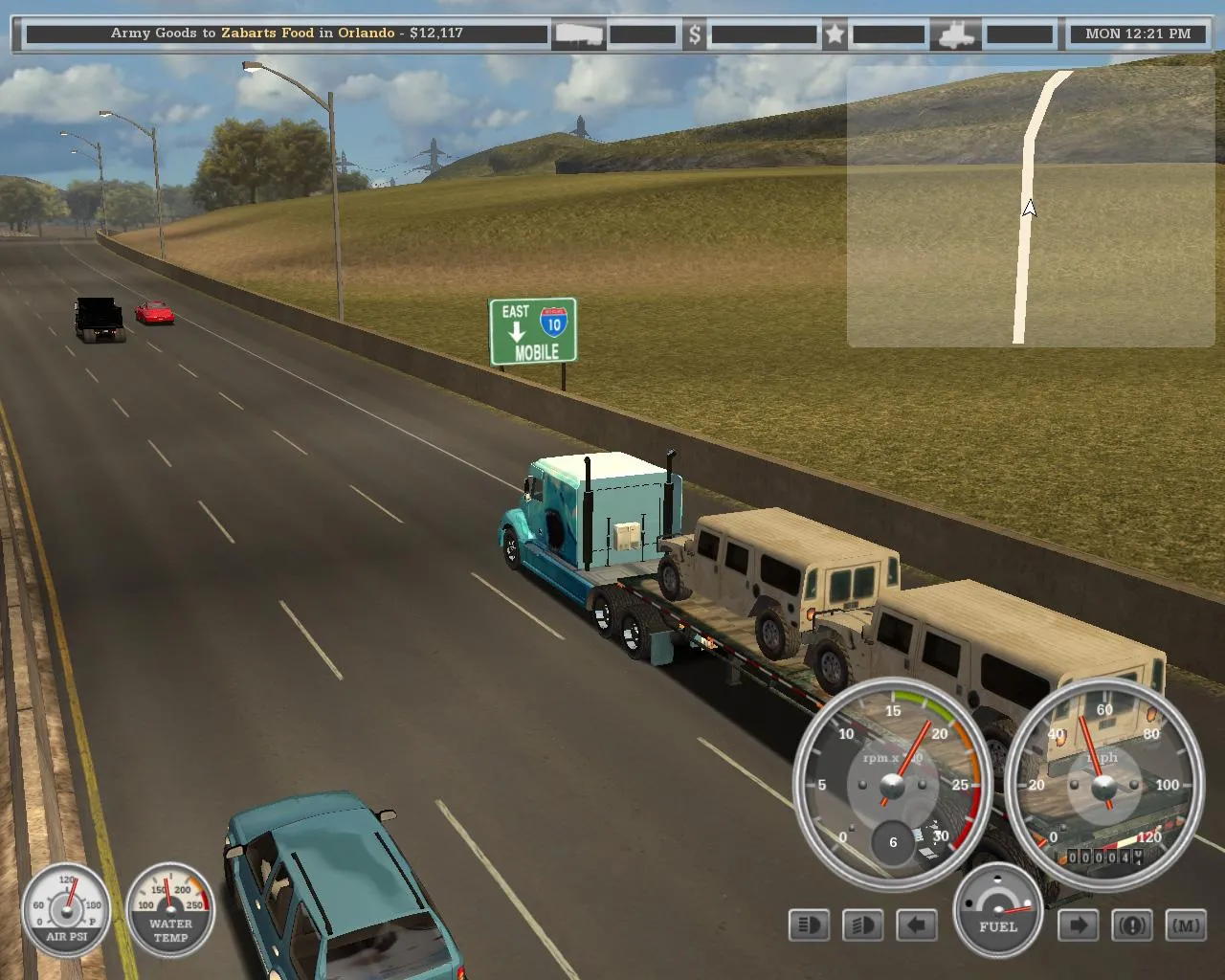Click the trailer icon in top bar
Viewport: 1225px width, 980px height.
579,34
